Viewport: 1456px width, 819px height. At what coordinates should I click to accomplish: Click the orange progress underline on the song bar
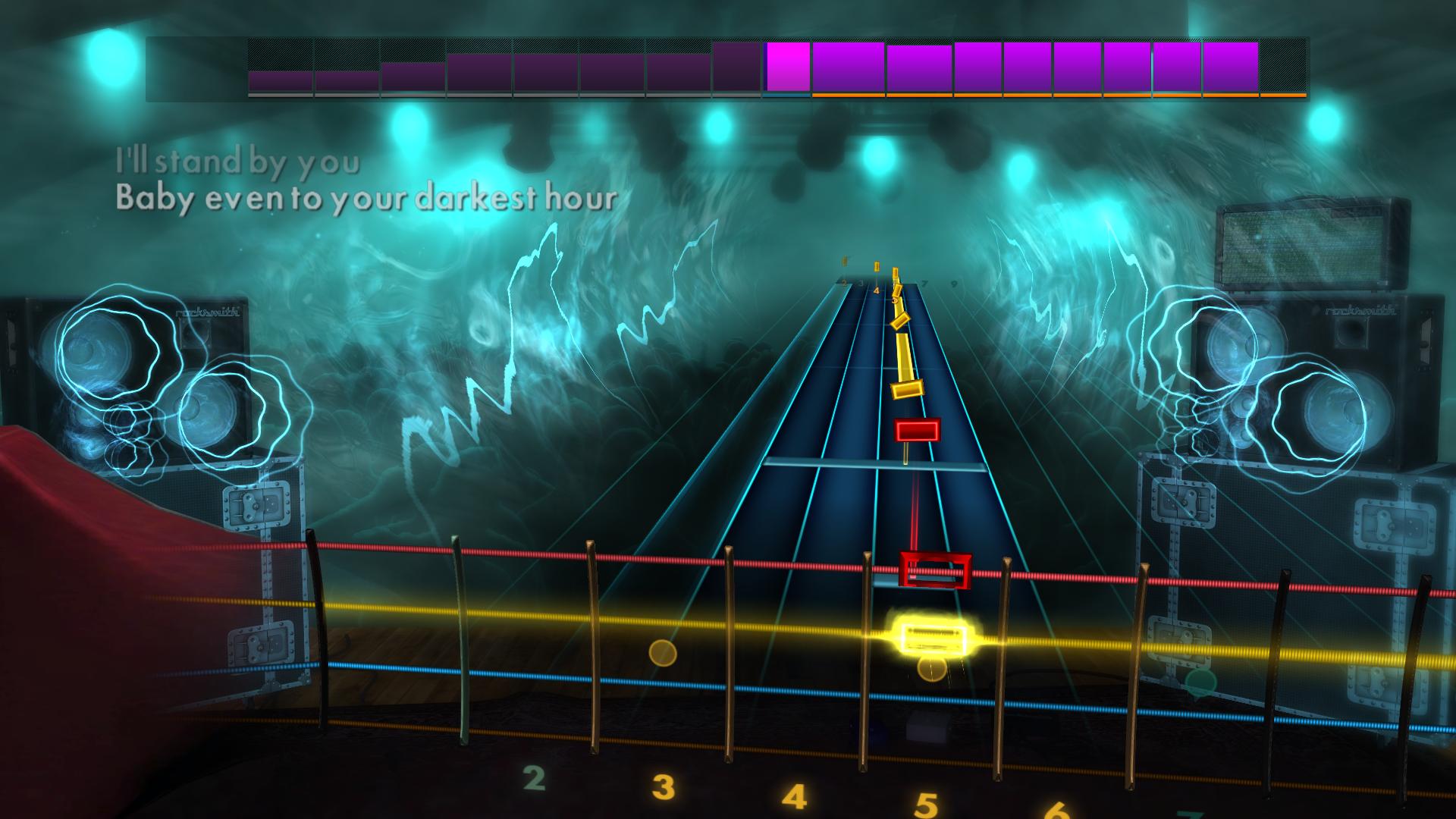pyautogui.click(x=1058, y=97)
